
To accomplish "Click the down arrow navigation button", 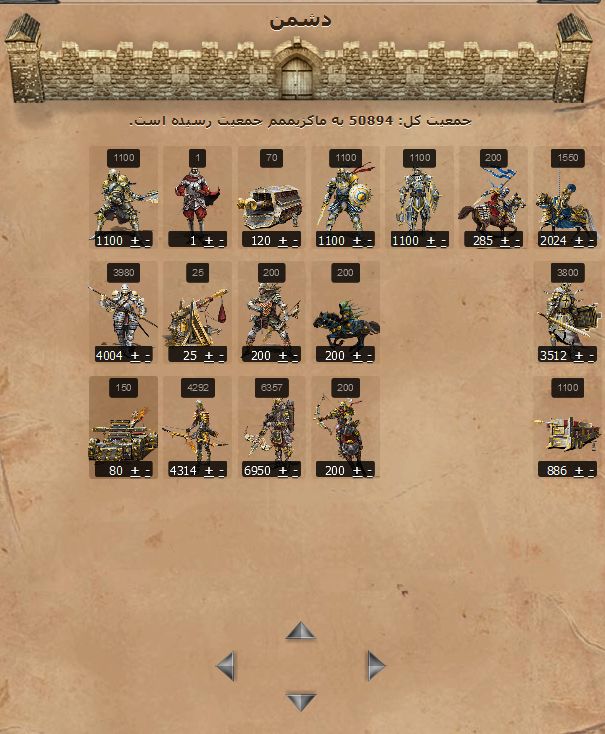I will coord(300,701).
